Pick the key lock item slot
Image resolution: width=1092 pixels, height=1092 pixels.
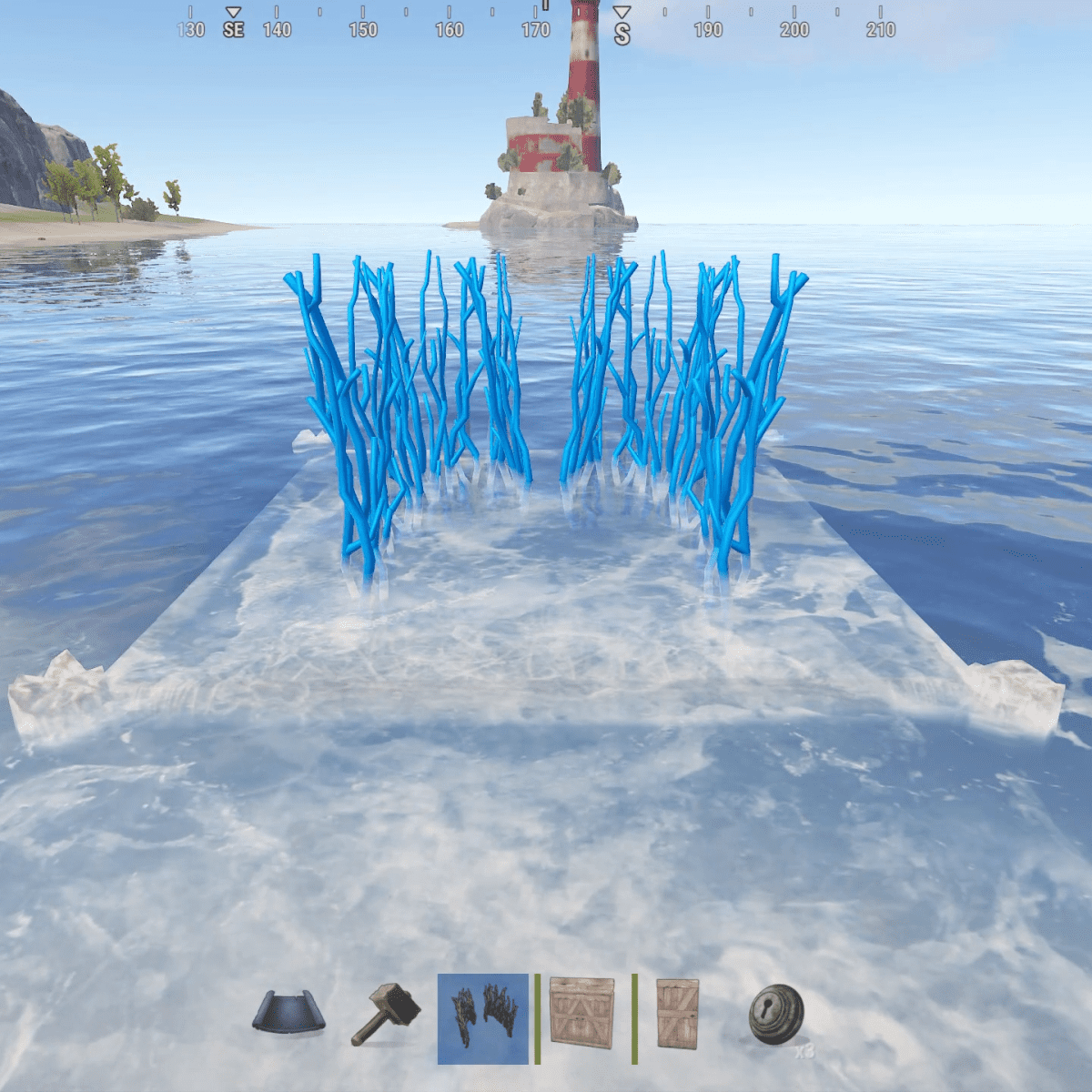[x=776, y=1015]
